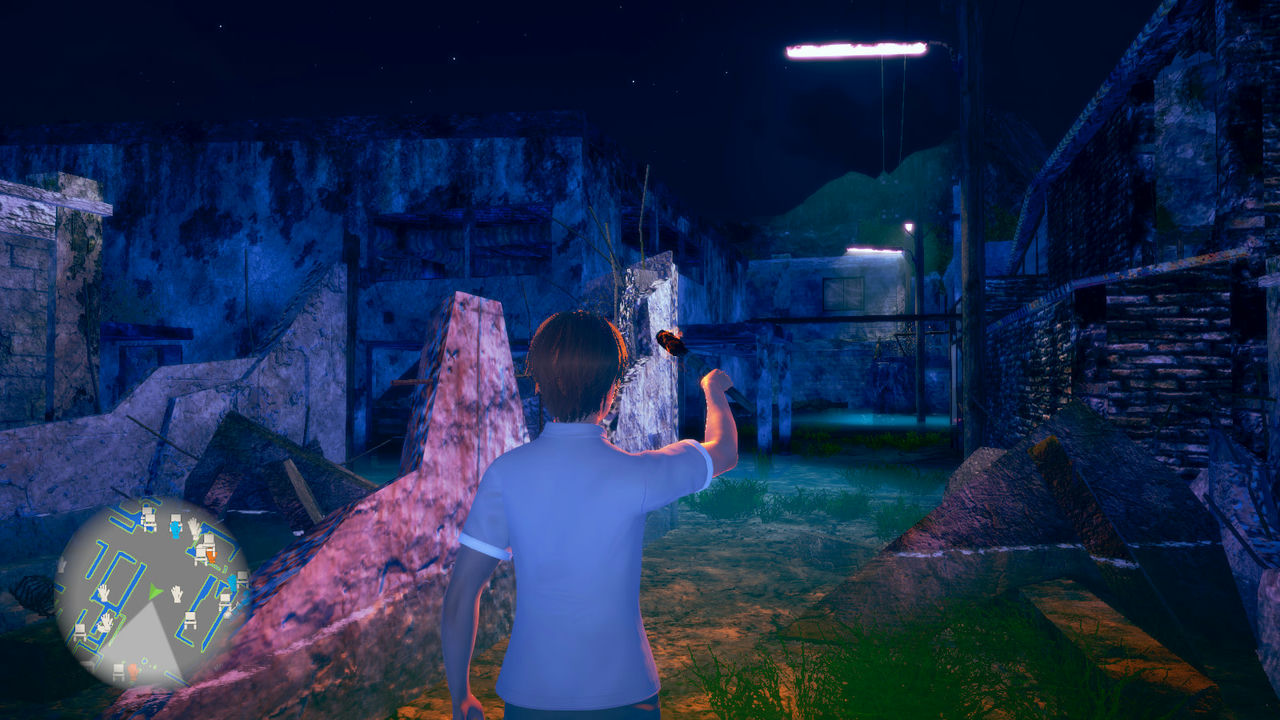Select the orange figure marker on the minimap
1280x720 pixels.
(211, 552)
